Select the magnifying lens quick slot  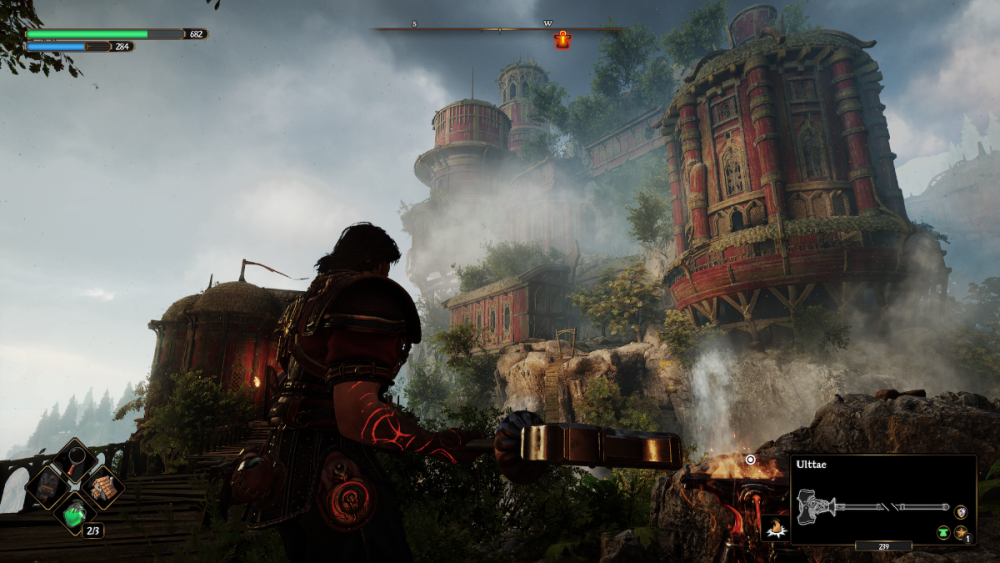click(x=75, y=461)
